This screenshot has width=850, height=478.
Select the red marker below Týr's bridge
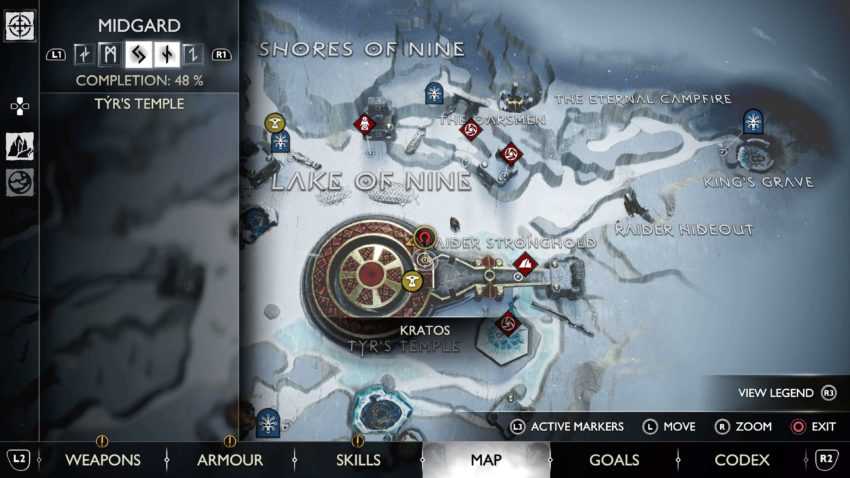507,322
